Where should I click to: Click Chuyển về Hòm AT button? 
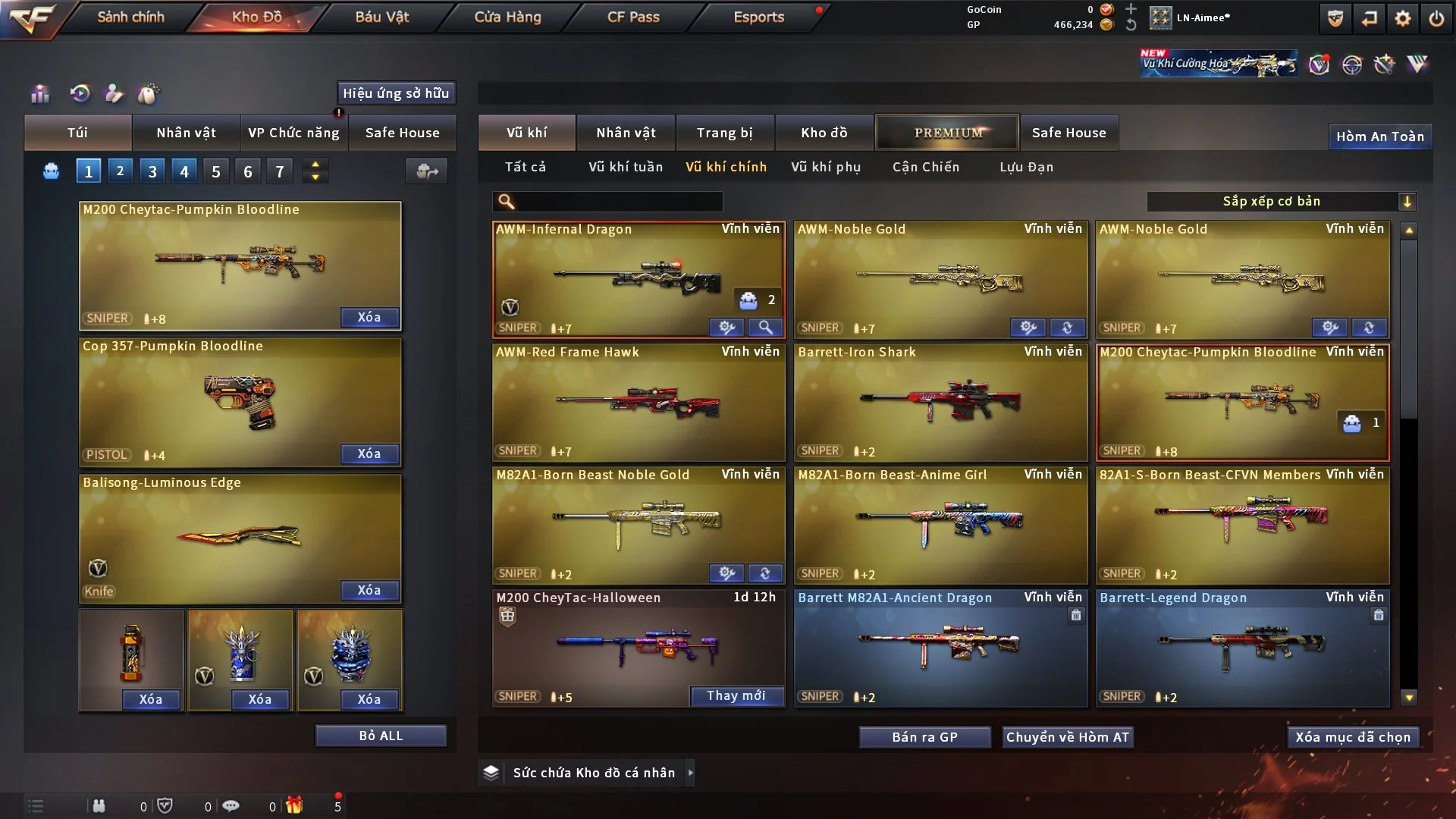tap(1068, 737)
